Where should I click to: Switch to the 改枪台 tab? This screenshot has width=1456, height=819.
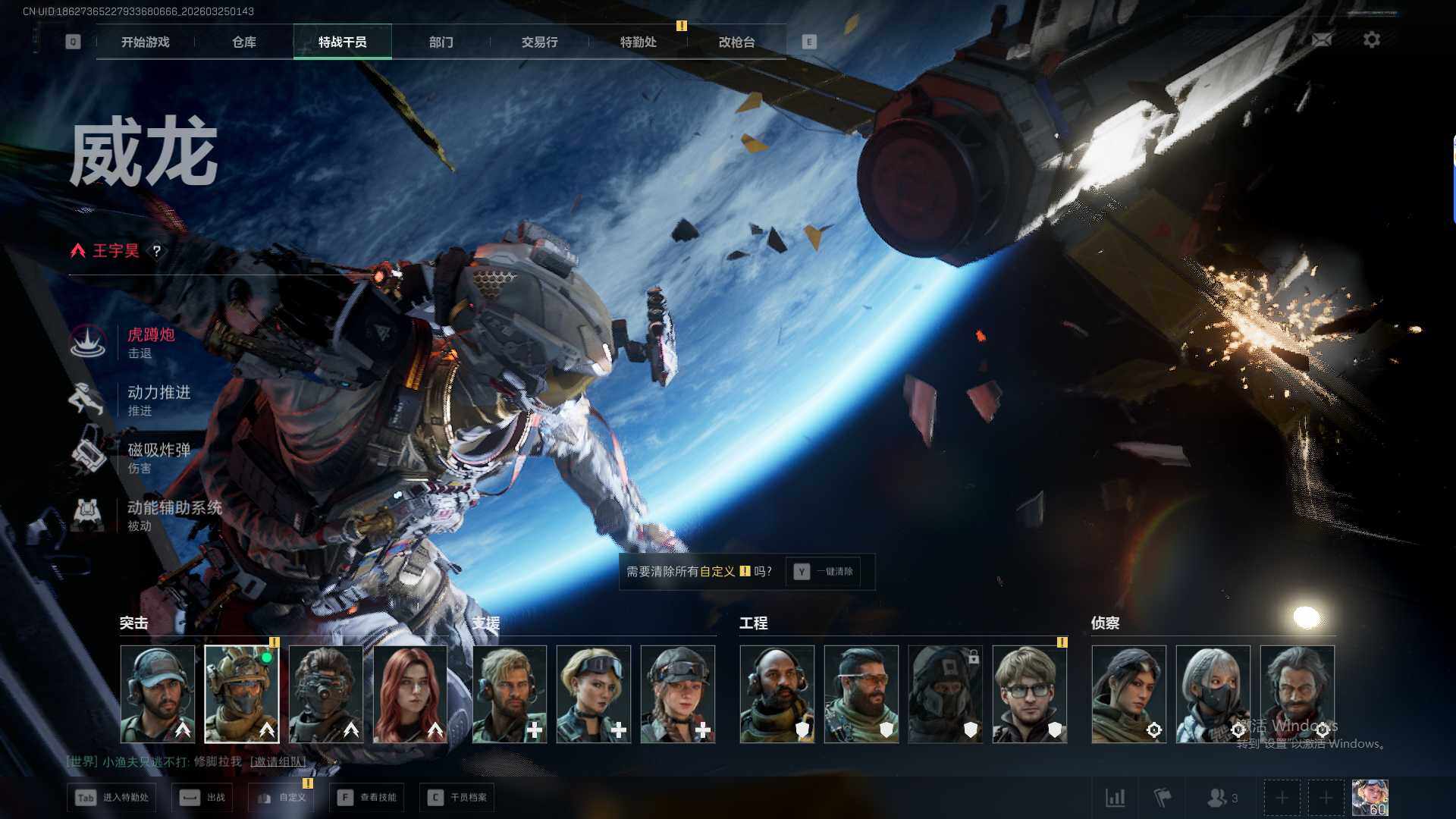click(x=736, y=42)
